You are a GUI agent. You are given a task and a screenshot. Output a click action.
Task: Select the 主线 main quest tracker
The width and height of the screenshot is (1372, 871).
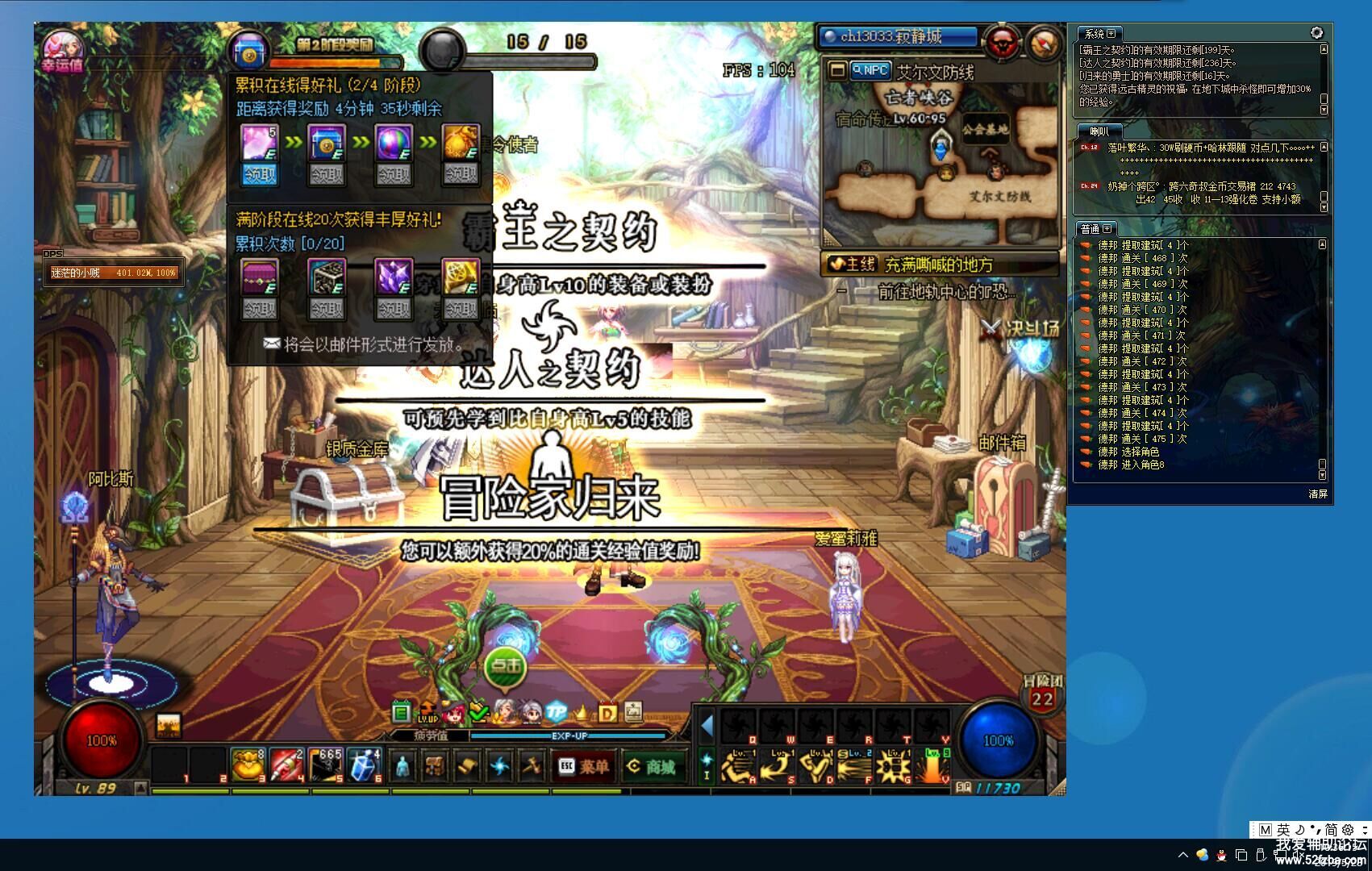(939, 264)
